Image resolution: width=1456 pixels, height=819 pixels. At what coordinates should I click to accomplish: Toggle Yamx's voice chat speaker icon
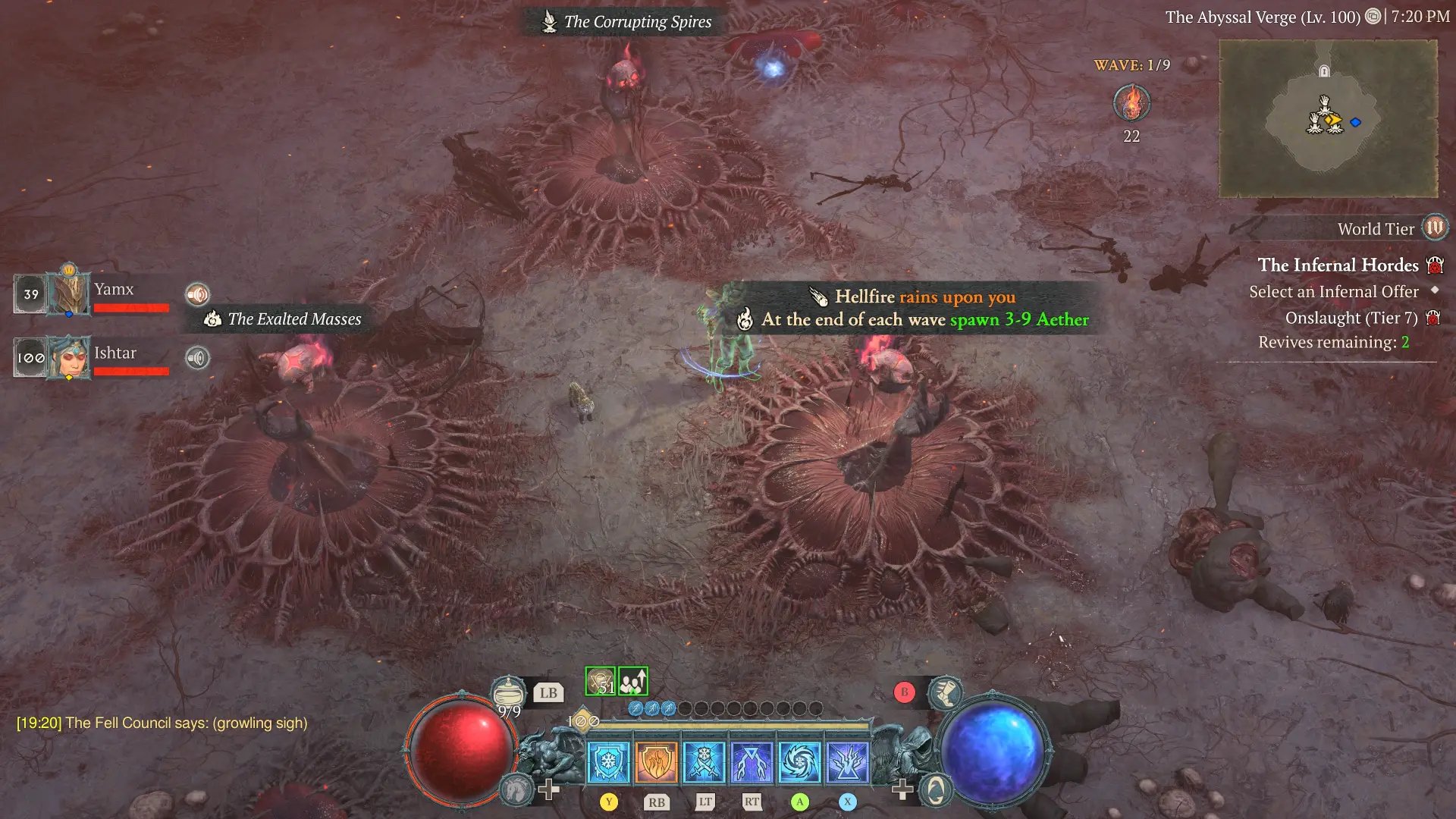click(197, 294)
